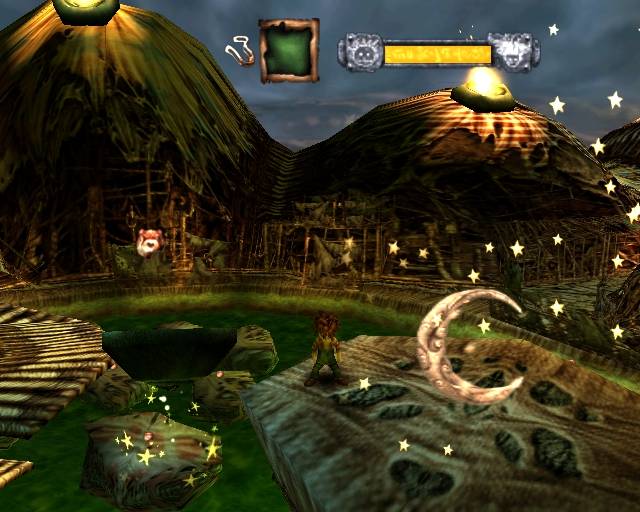
Task: Select the green framed item slot
Action: click(289, 50)
